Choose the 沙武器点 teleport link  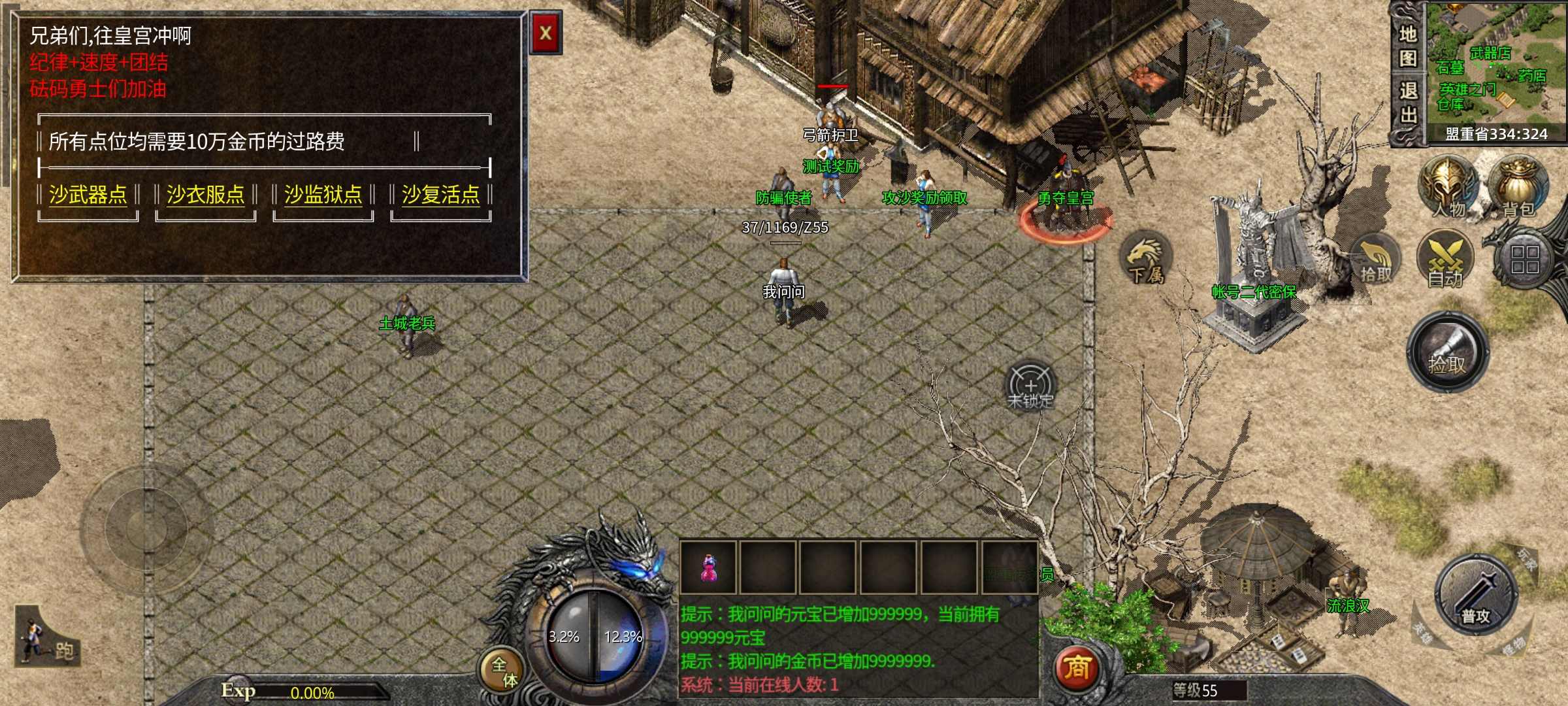point(88,195)
